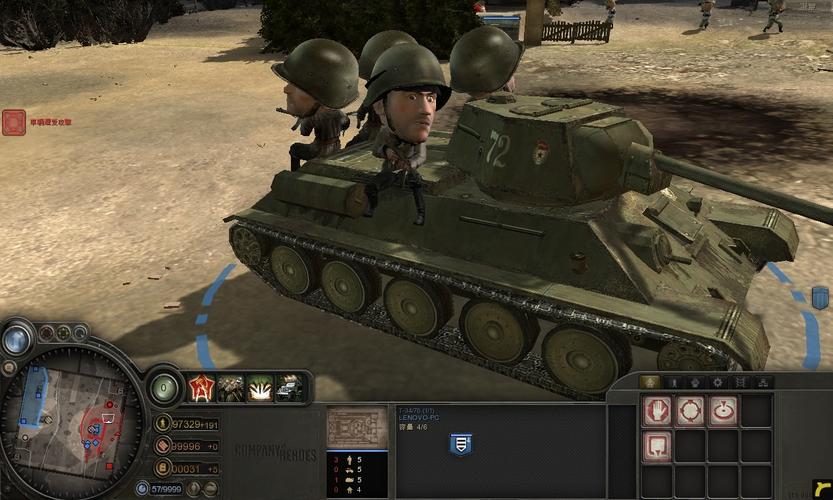833x500 pixels.
Task: Choose the crosshair attack command
Action: click(689, 410)
